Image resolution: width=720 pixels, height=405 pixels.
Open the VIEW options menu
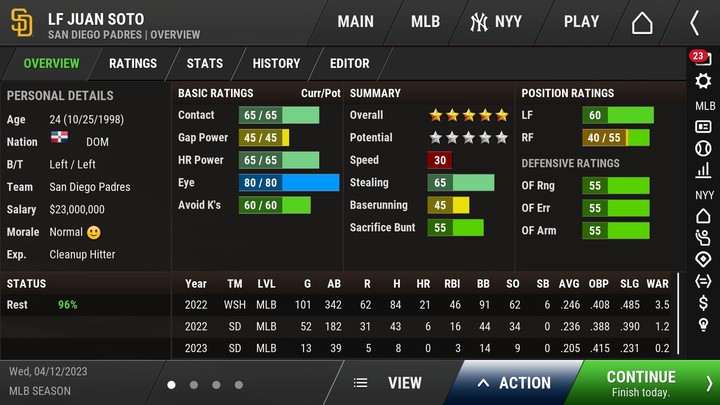[388, 382]
